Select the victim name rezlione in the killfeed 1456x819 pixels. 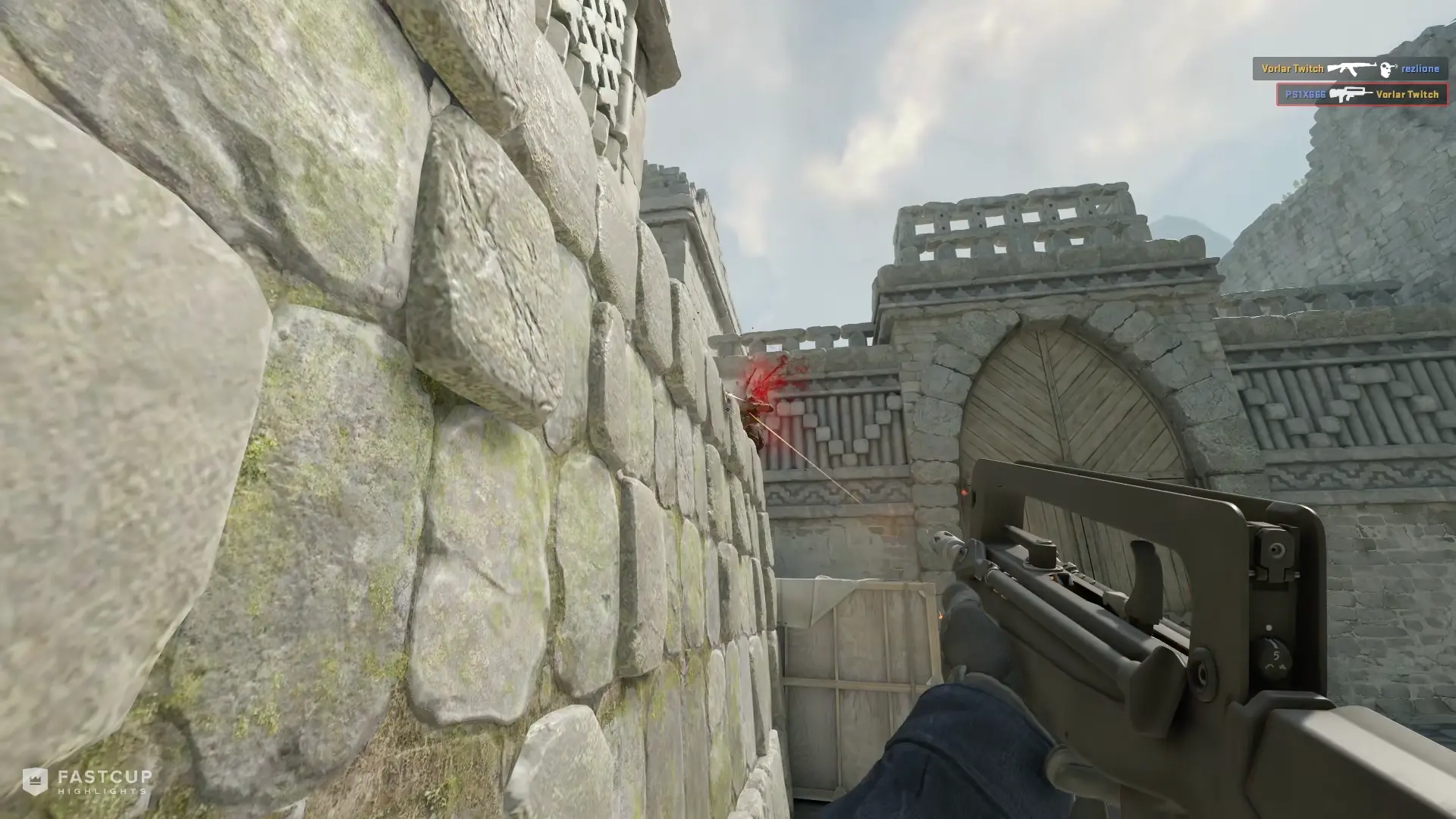click(1422, 68)
